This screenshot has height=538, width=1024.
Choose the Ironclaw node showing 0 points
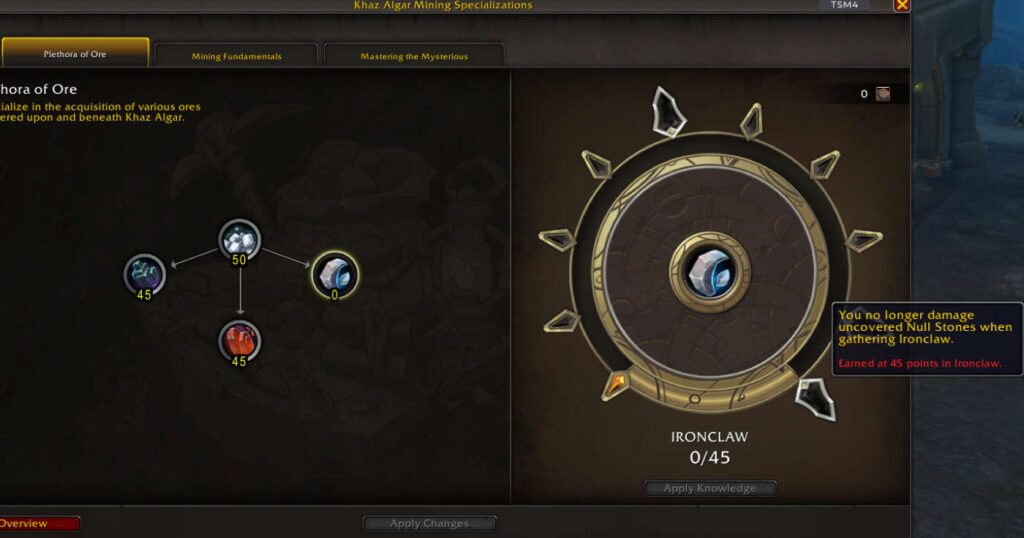coord(334,273)
